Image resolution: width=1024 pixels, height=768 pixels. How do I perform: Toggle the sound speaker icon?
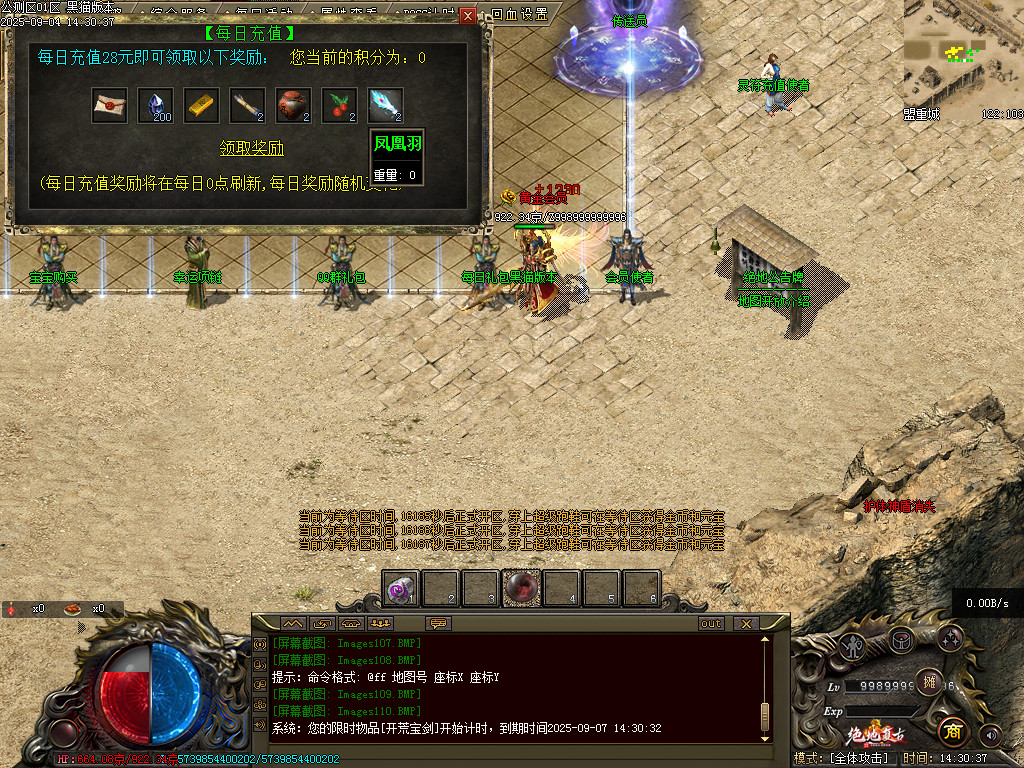click(x=991, y=735)
